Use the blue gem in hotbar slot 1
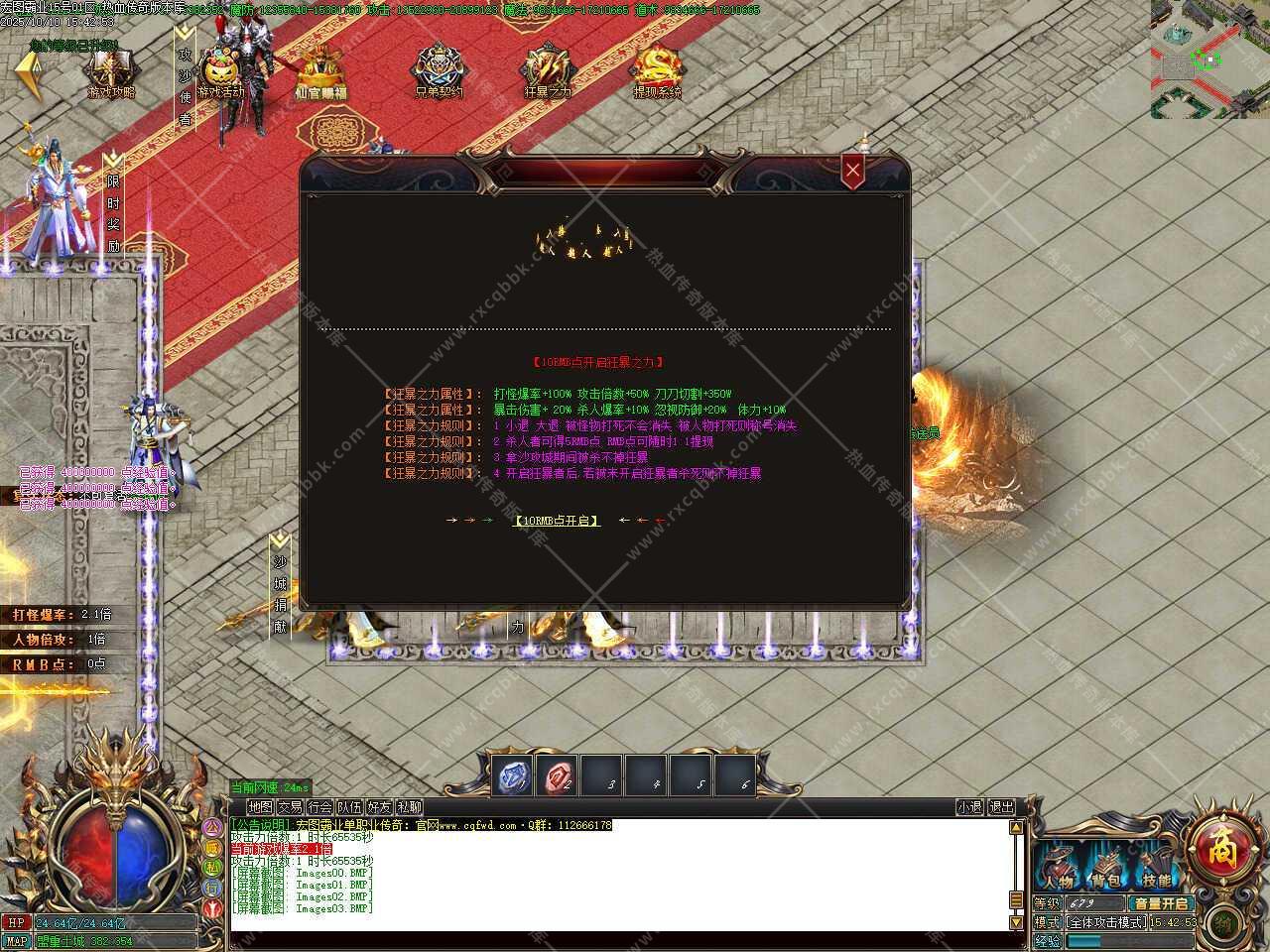Image resolution: width=1270 pixels, height=952 pixels. pos(513,775)
